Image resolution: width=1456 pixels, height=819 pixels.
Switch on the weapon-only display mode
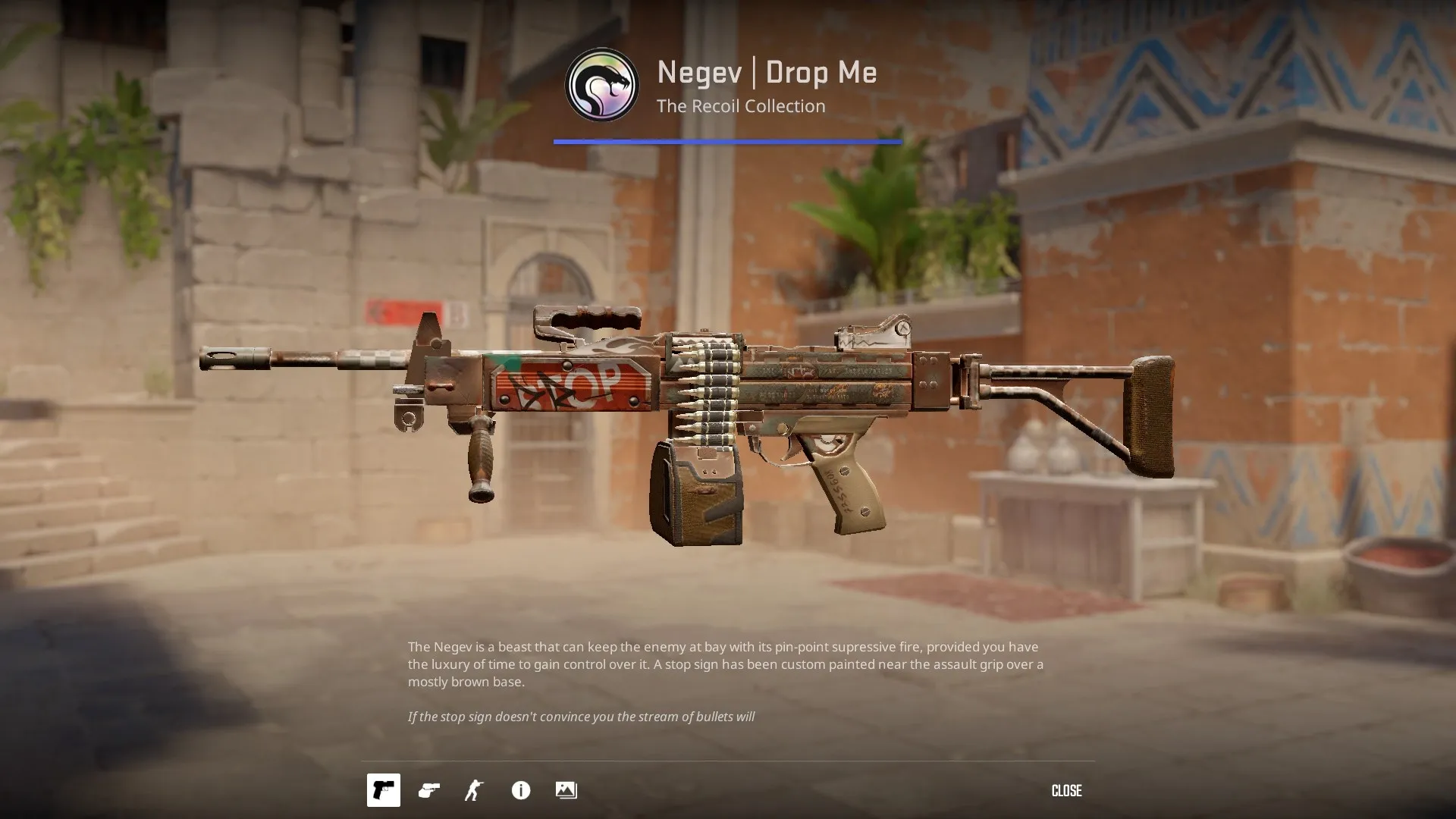coord(383,790)
